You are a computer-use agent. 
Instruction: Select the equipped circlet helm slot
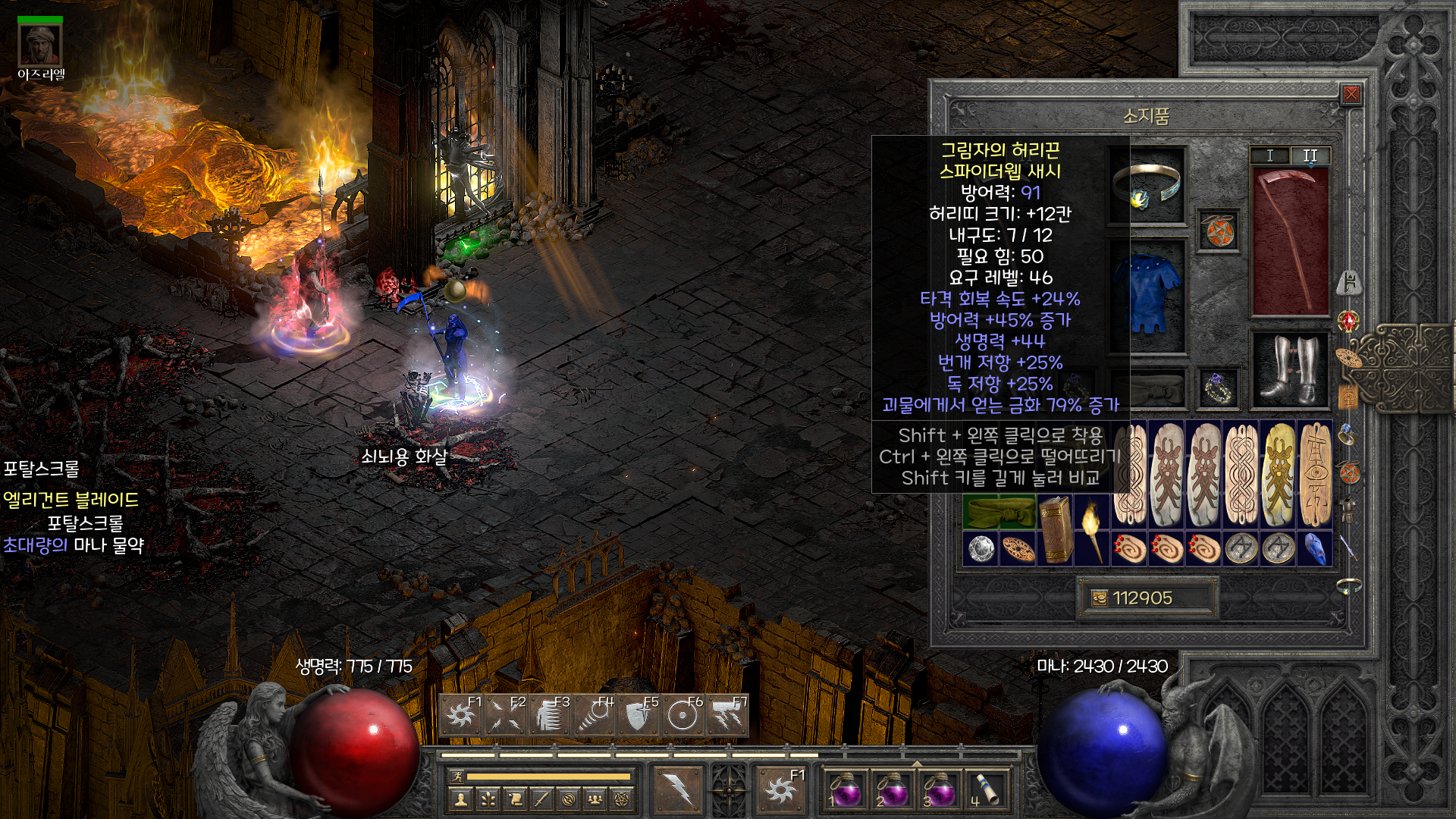tap(1147, 186)
